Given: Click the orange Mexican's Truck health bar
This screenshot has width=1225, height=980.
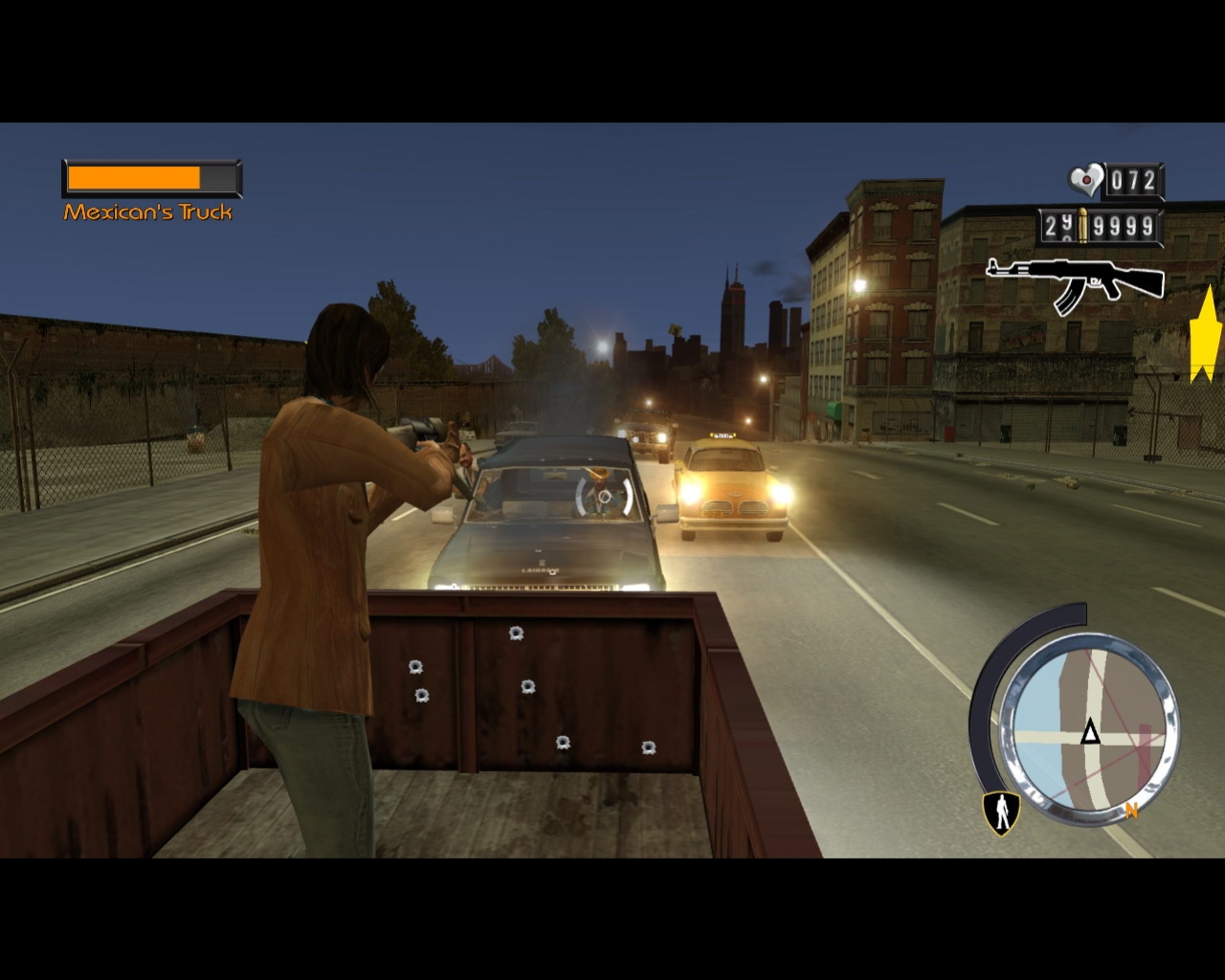Looking at the screenshot, I should coord(134,177).
